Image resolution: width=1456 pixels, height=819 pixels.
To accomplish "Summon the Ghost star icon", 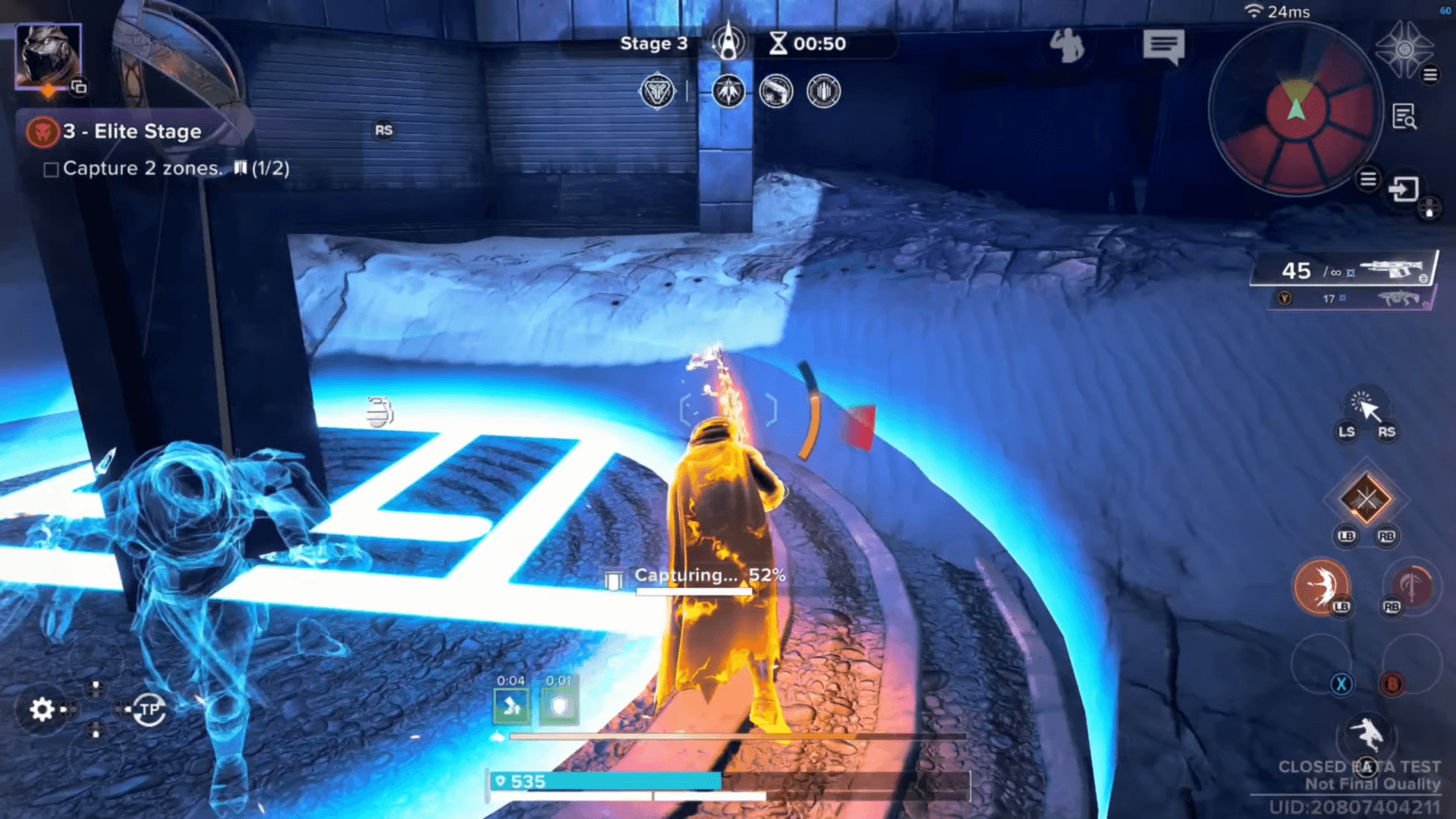I will tap(1404, 48).
